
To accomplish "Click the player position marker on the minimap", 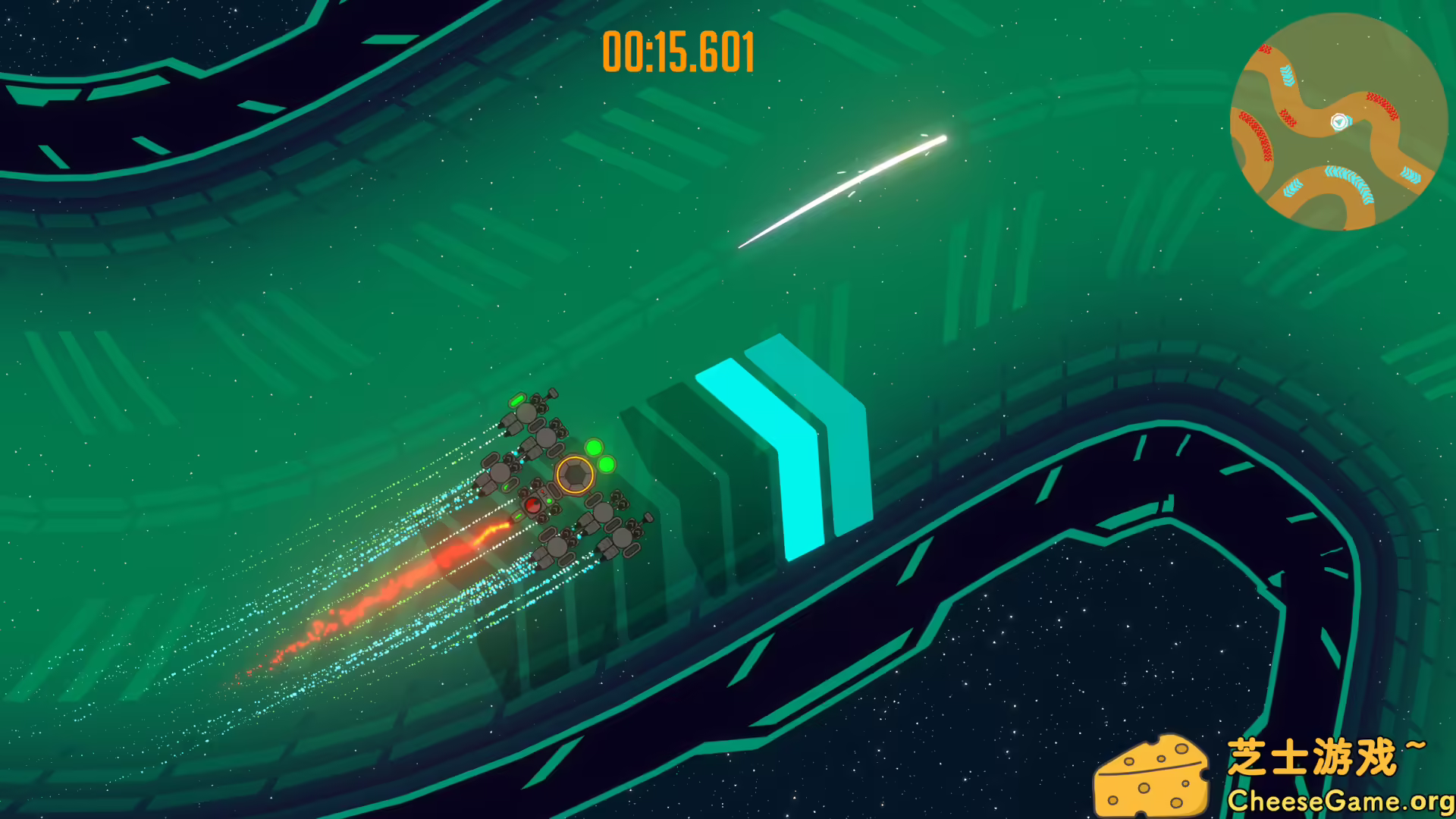I will pyautogui.click(x=1338, y=121).
